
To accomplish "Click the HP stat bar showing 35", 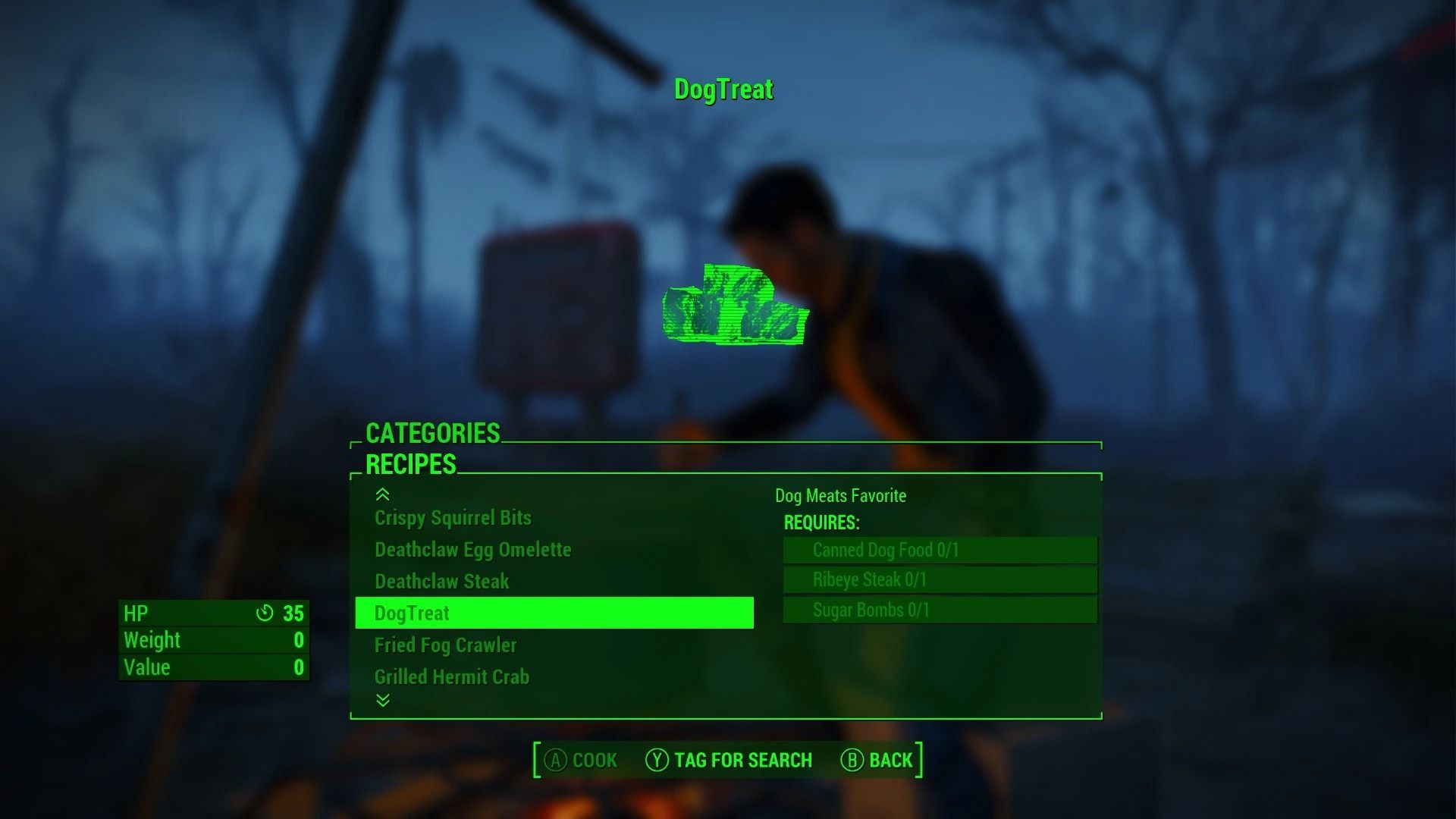I will tap(213, 613).
